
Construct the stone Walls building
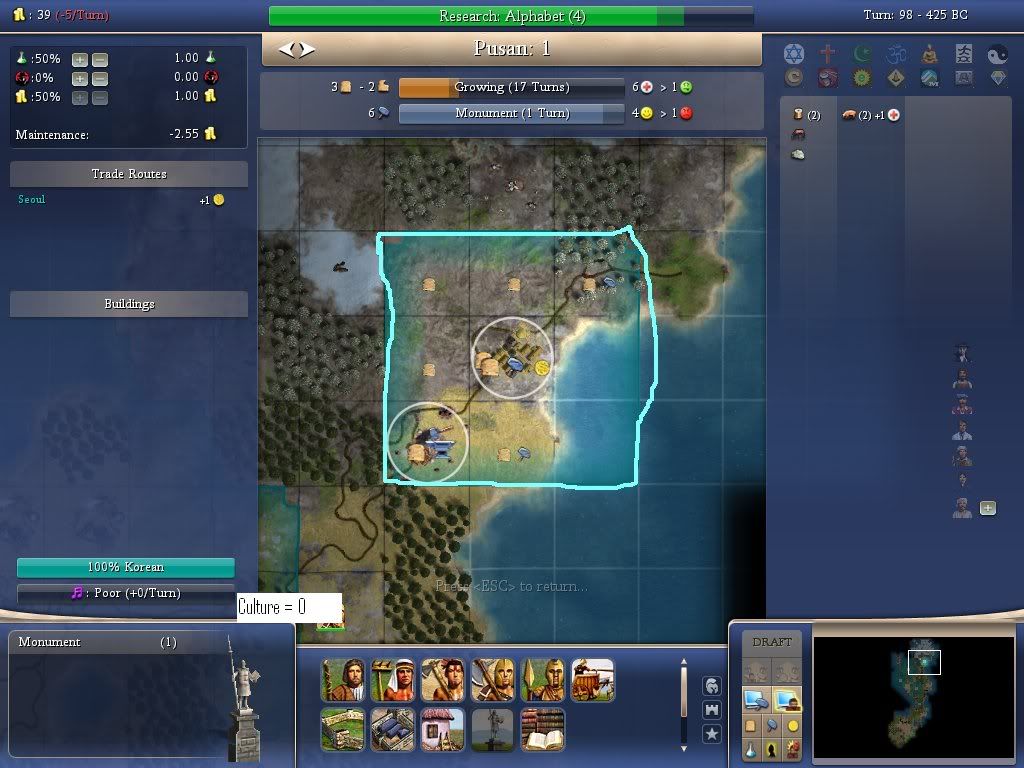(x=342, y=730)
